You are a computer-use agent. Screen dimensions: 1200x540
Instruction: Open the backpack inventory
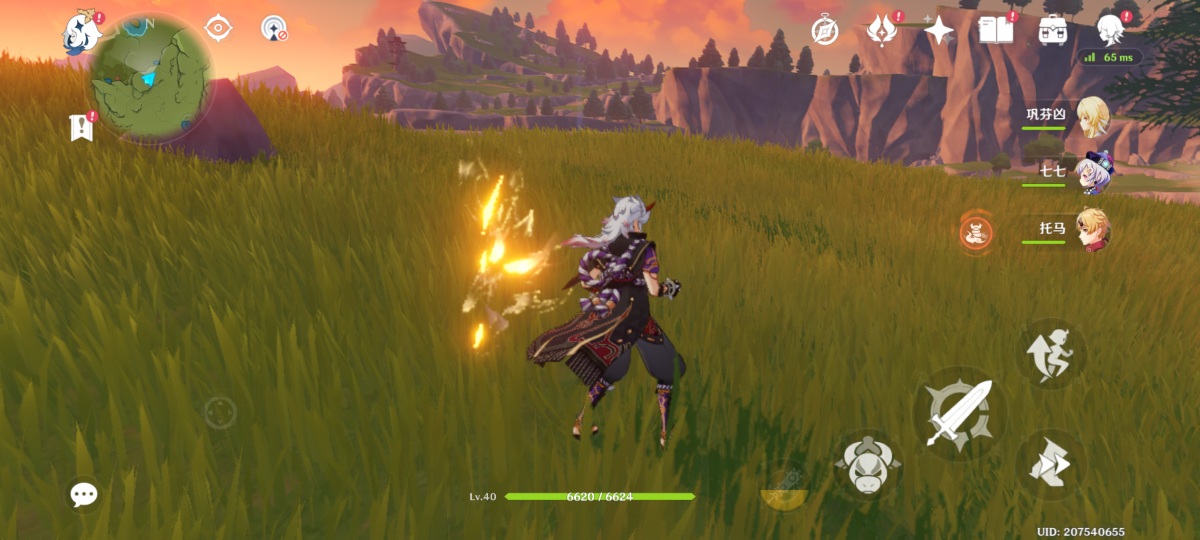pos(1053,30)
